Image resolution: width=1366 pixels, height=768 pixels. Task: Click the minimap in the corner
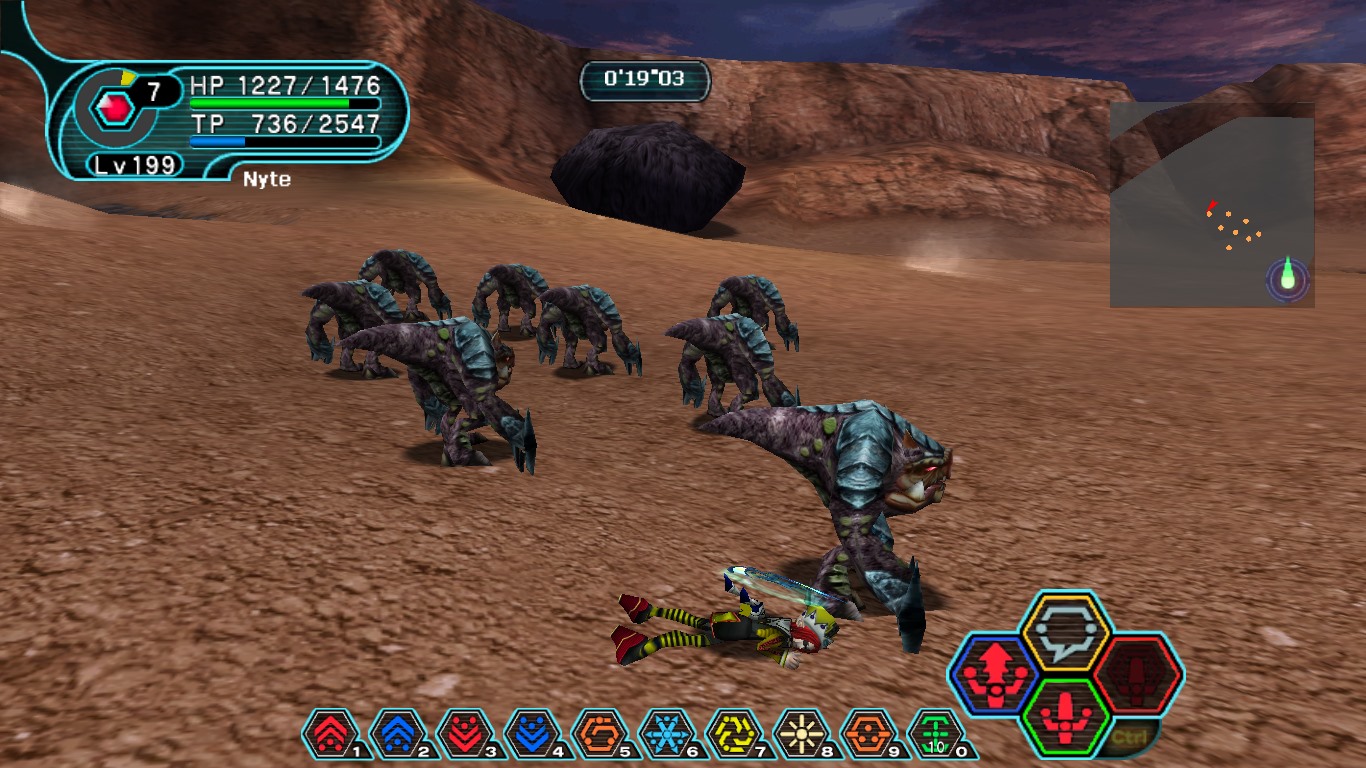tap(1211, 204)
